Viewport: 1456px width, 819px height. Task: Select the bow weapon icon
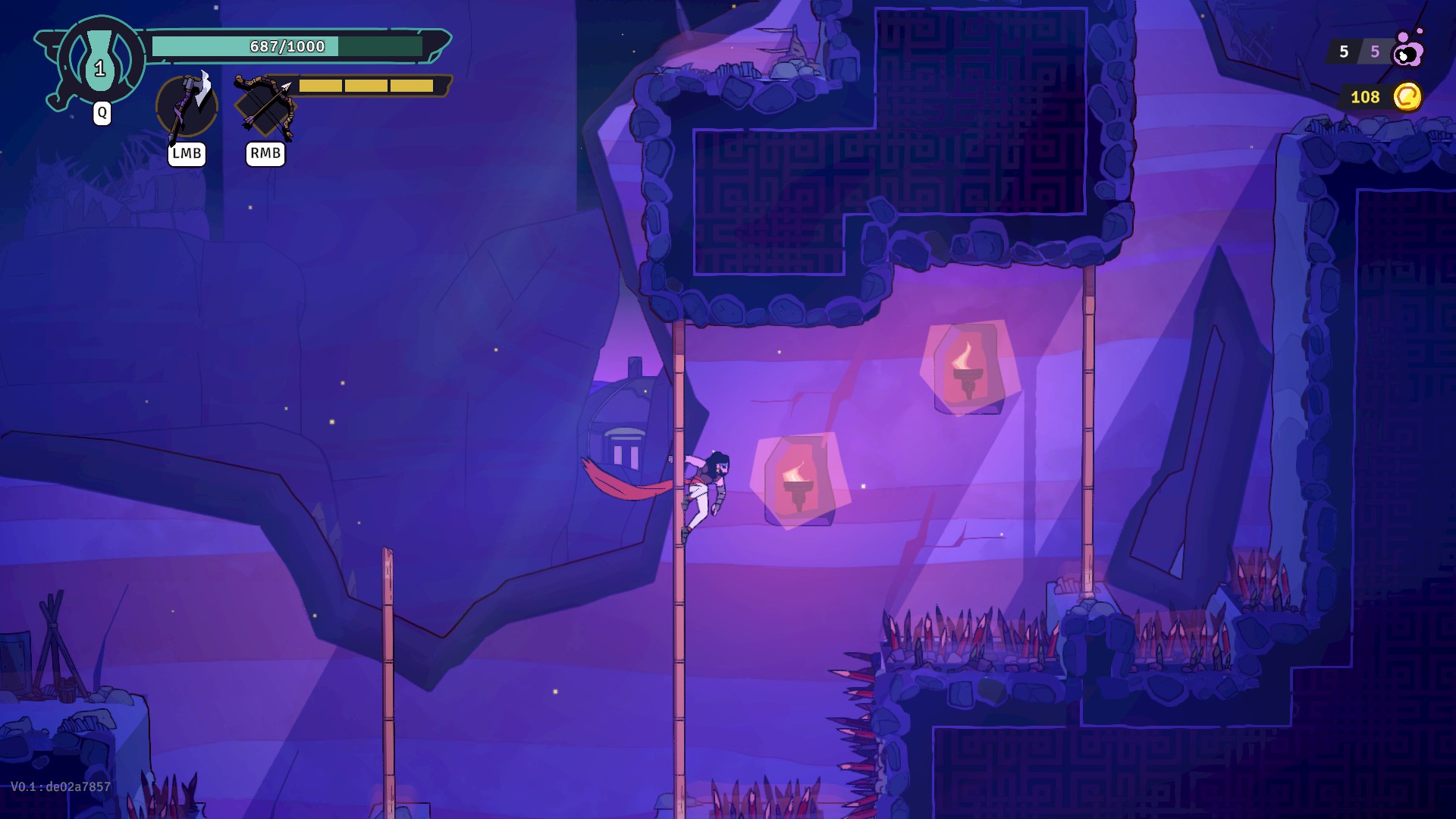[265, 106]
